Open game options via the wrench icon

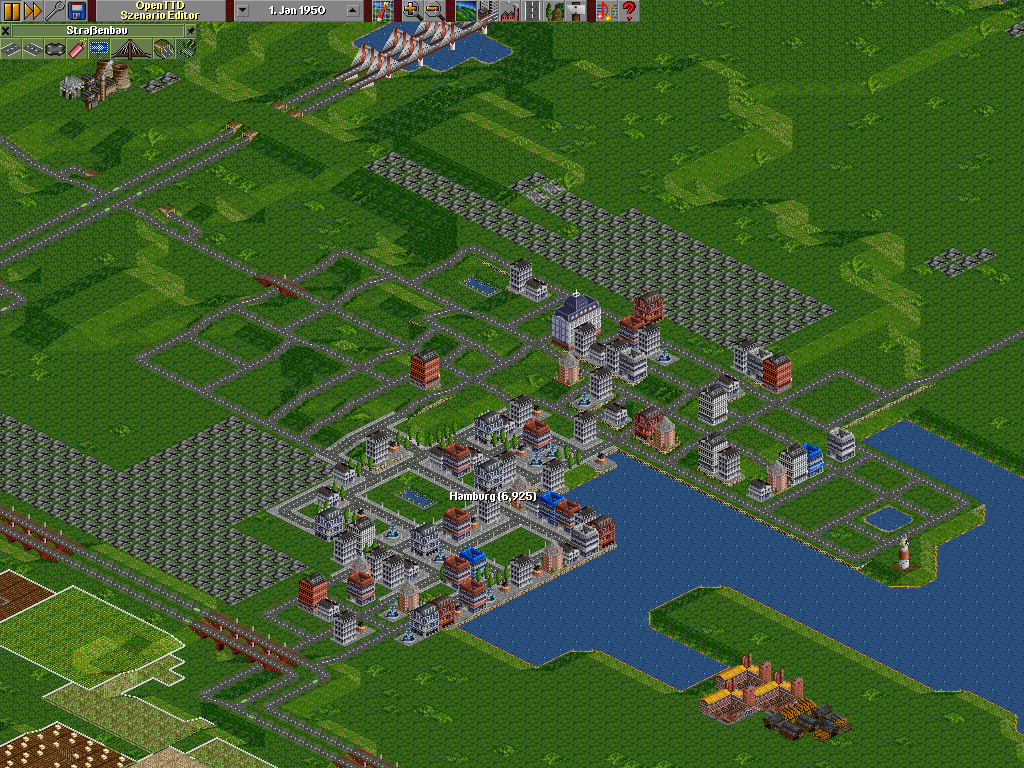click(55, 11)
